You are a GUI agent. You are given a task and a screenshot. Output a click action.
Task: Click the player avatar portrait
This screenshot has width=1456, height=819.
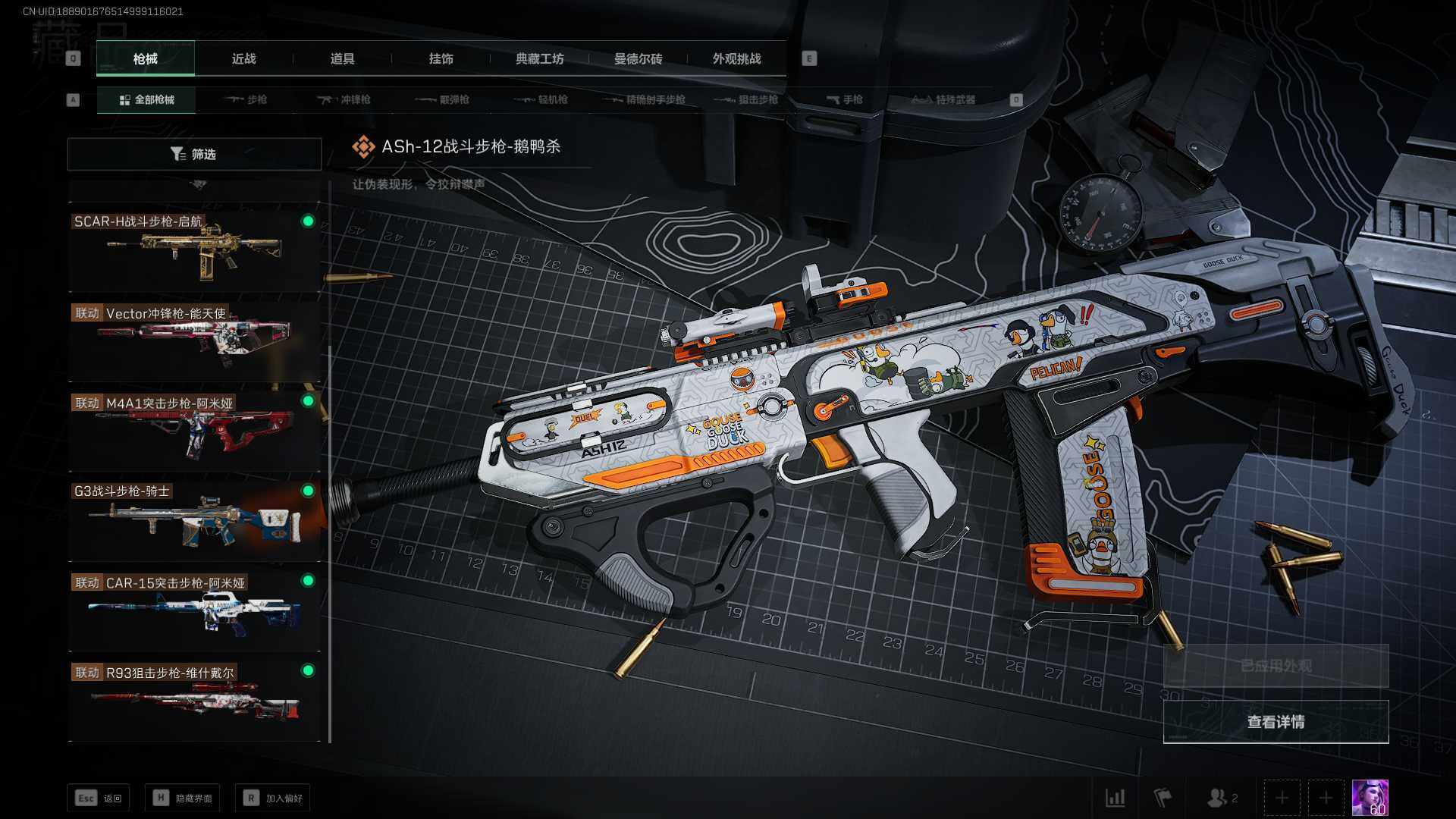pyautogui.click(x=1370, y=798)
